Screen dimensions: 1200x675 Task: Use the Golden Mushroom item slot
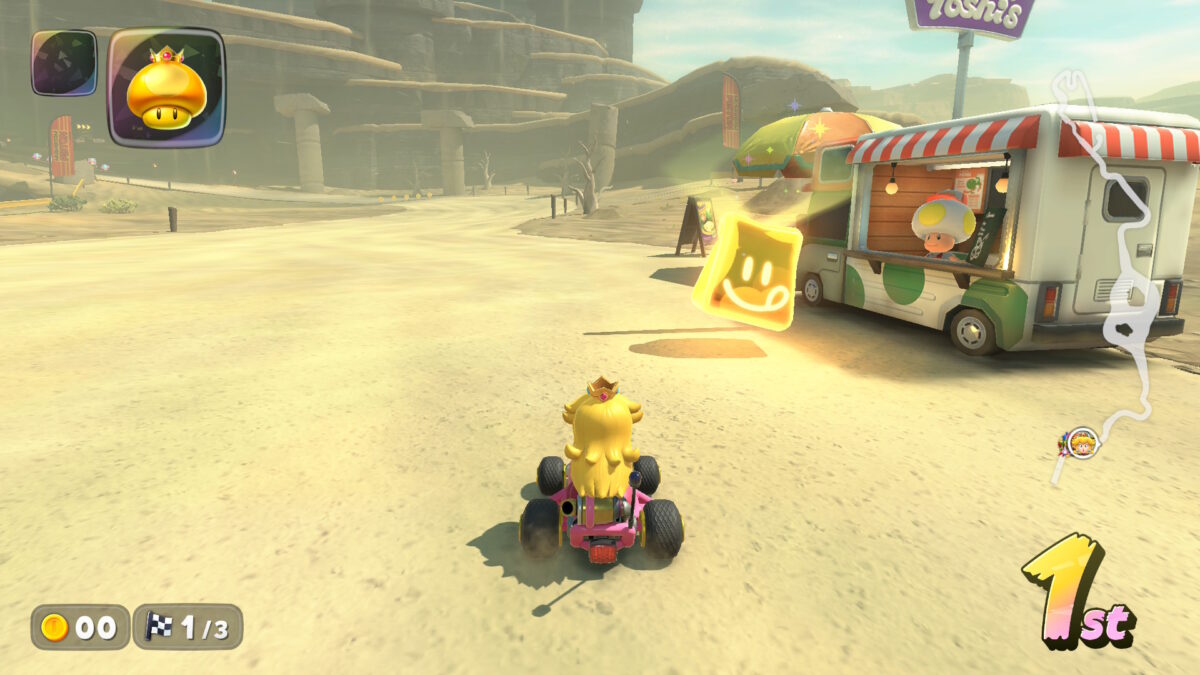[166, 88]
